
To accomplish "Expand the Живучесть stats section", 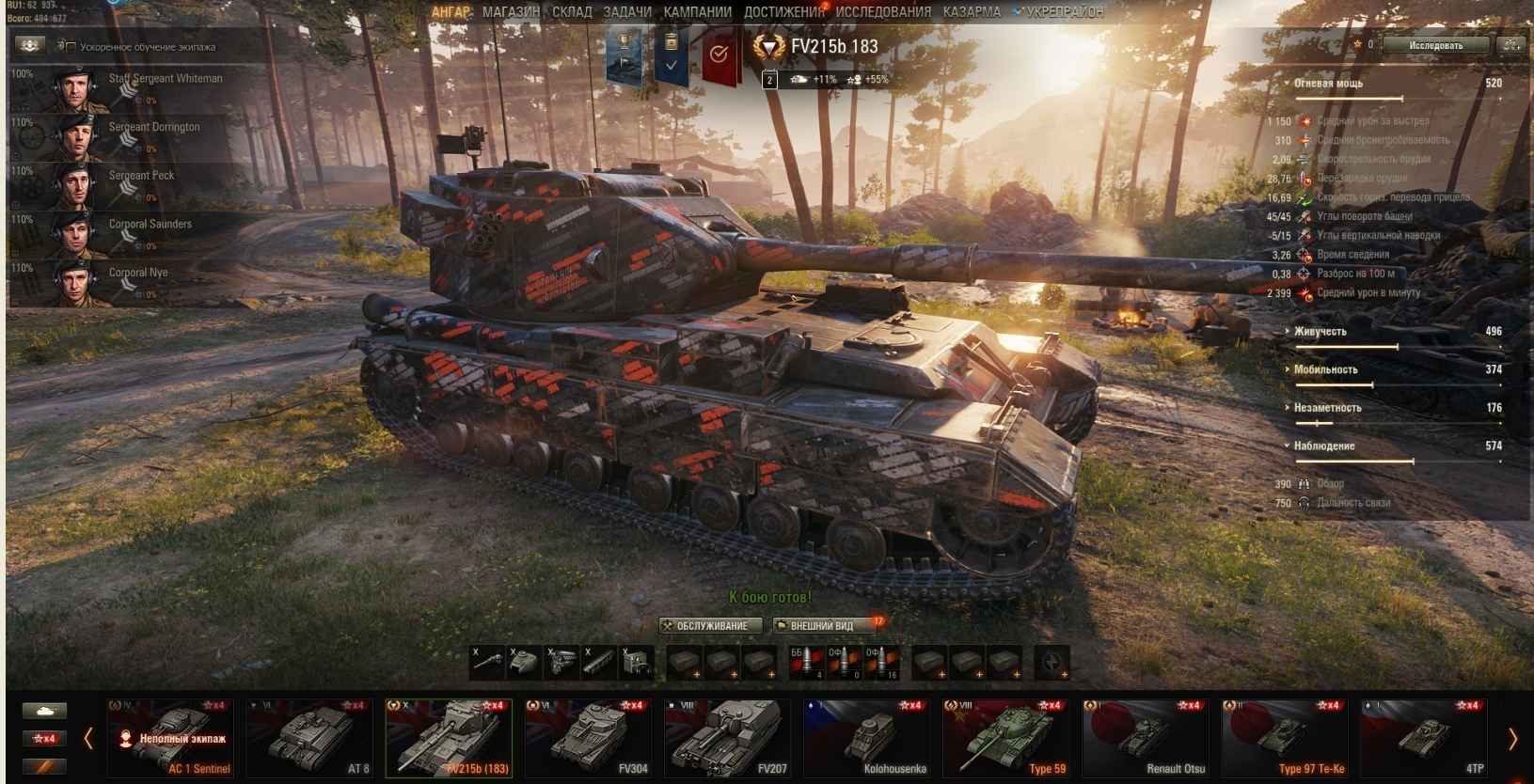I will tap(1321, 331).
